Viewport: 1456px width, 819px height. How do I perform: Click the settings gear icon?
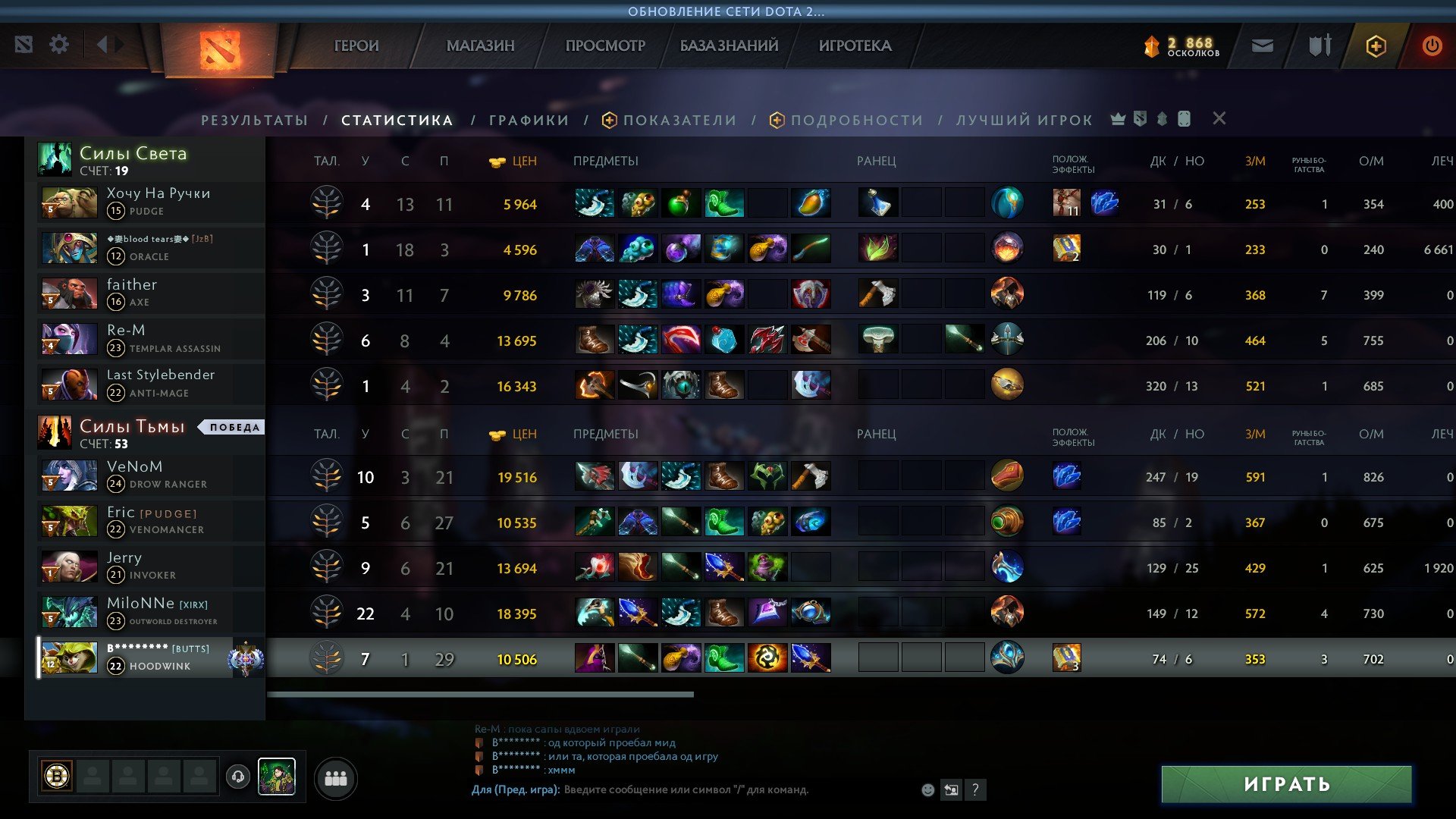pos(59,45)
